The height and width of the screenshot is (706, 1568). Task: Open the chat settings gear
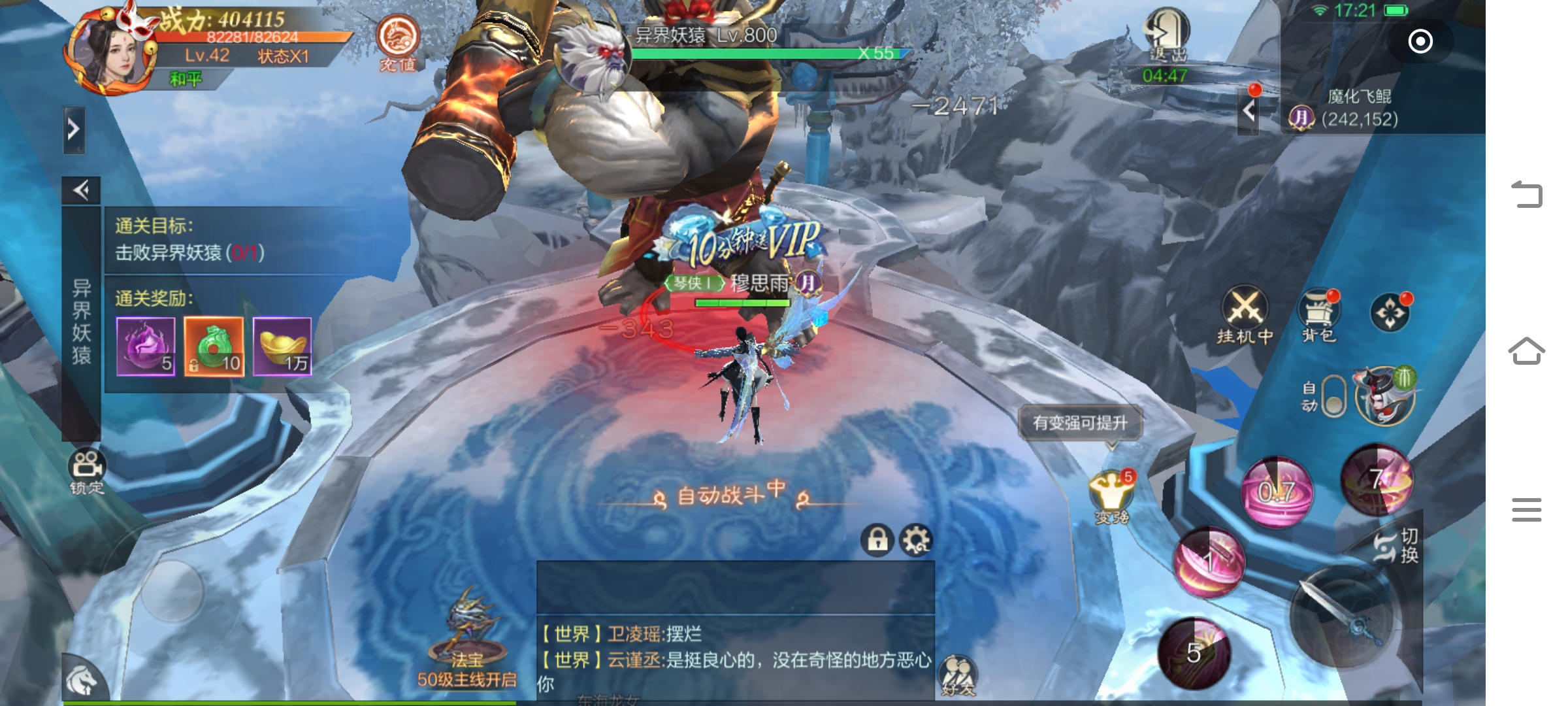click(x=916, y=540)
